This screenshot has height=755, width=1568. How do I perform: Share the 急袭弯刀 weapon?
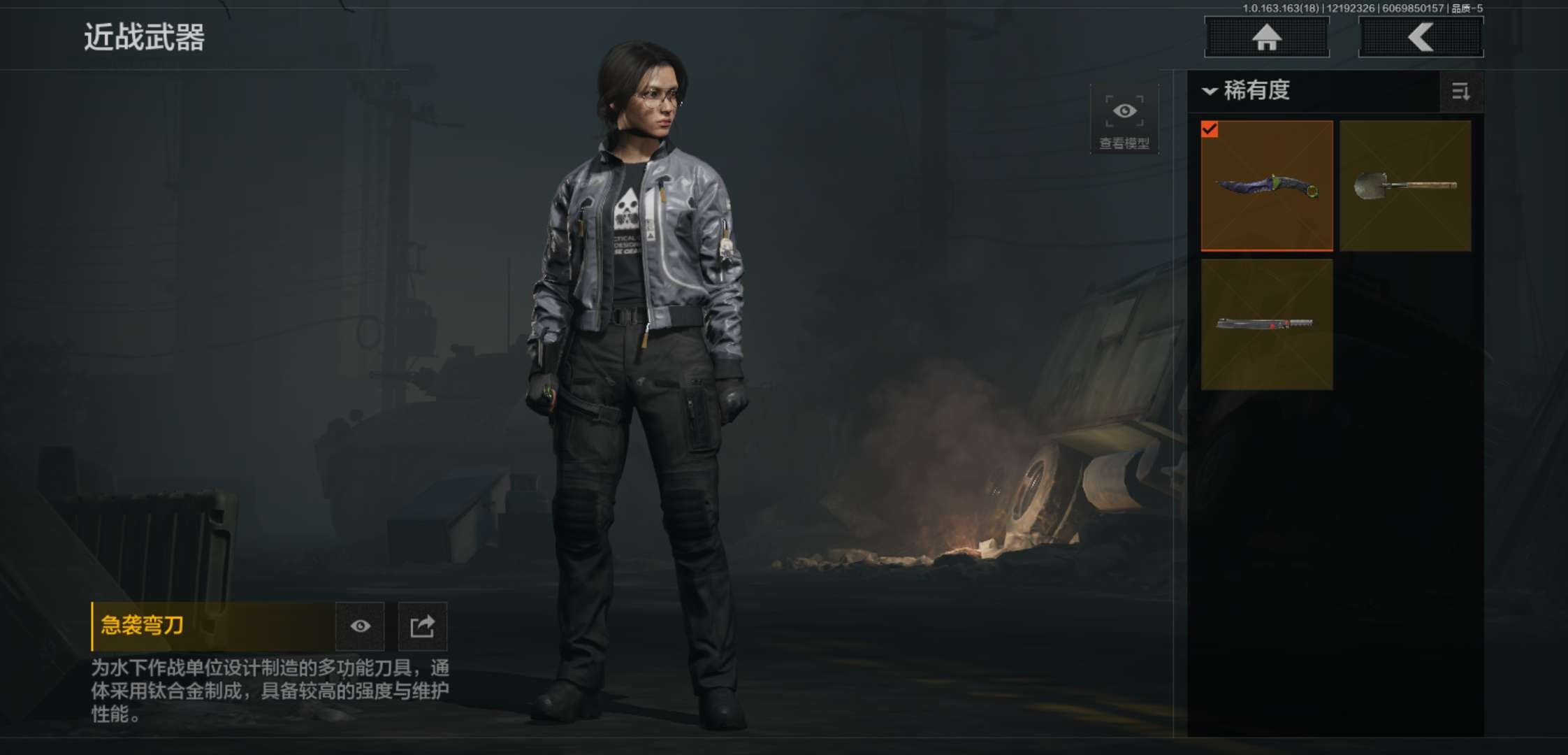422,626
